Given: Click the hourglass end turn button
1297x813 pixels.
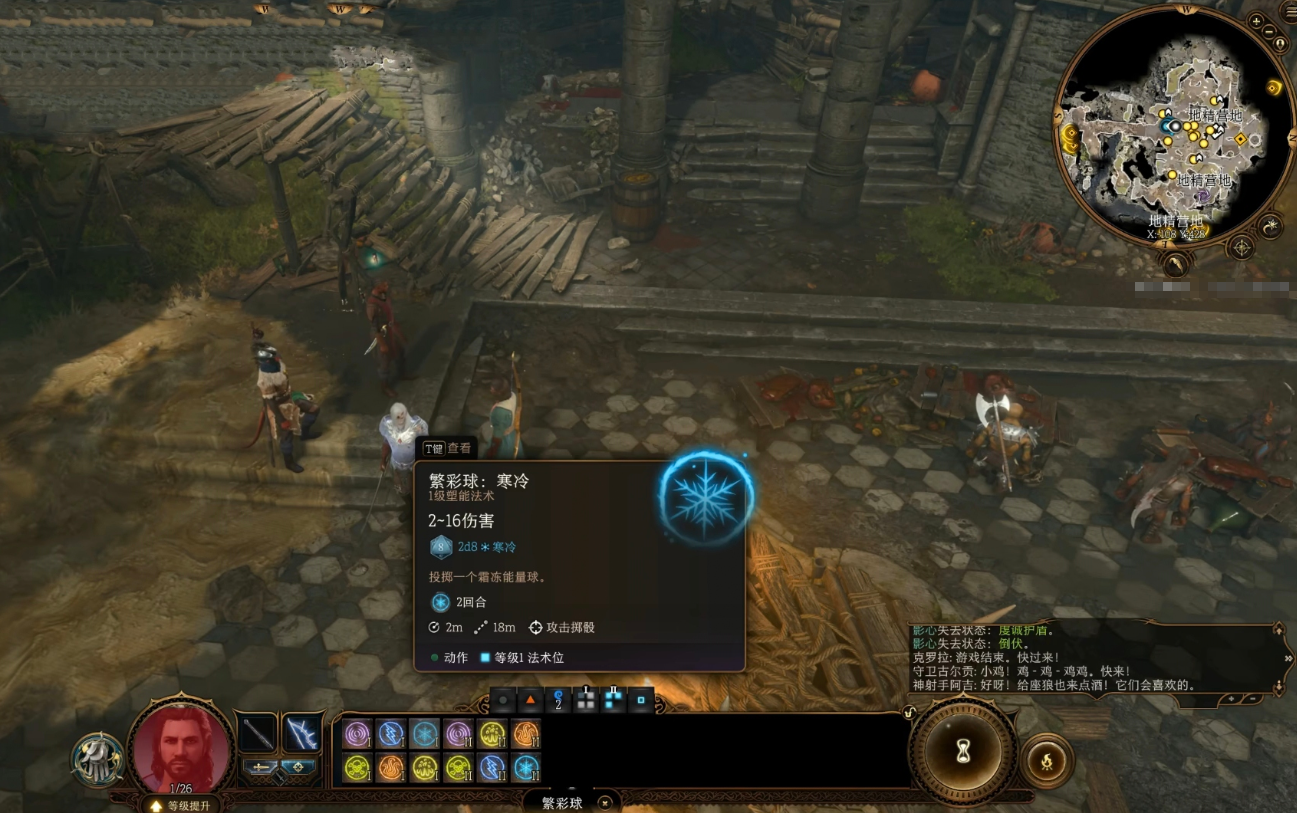Looking at the screenshot, I should (x=963, y=750).
